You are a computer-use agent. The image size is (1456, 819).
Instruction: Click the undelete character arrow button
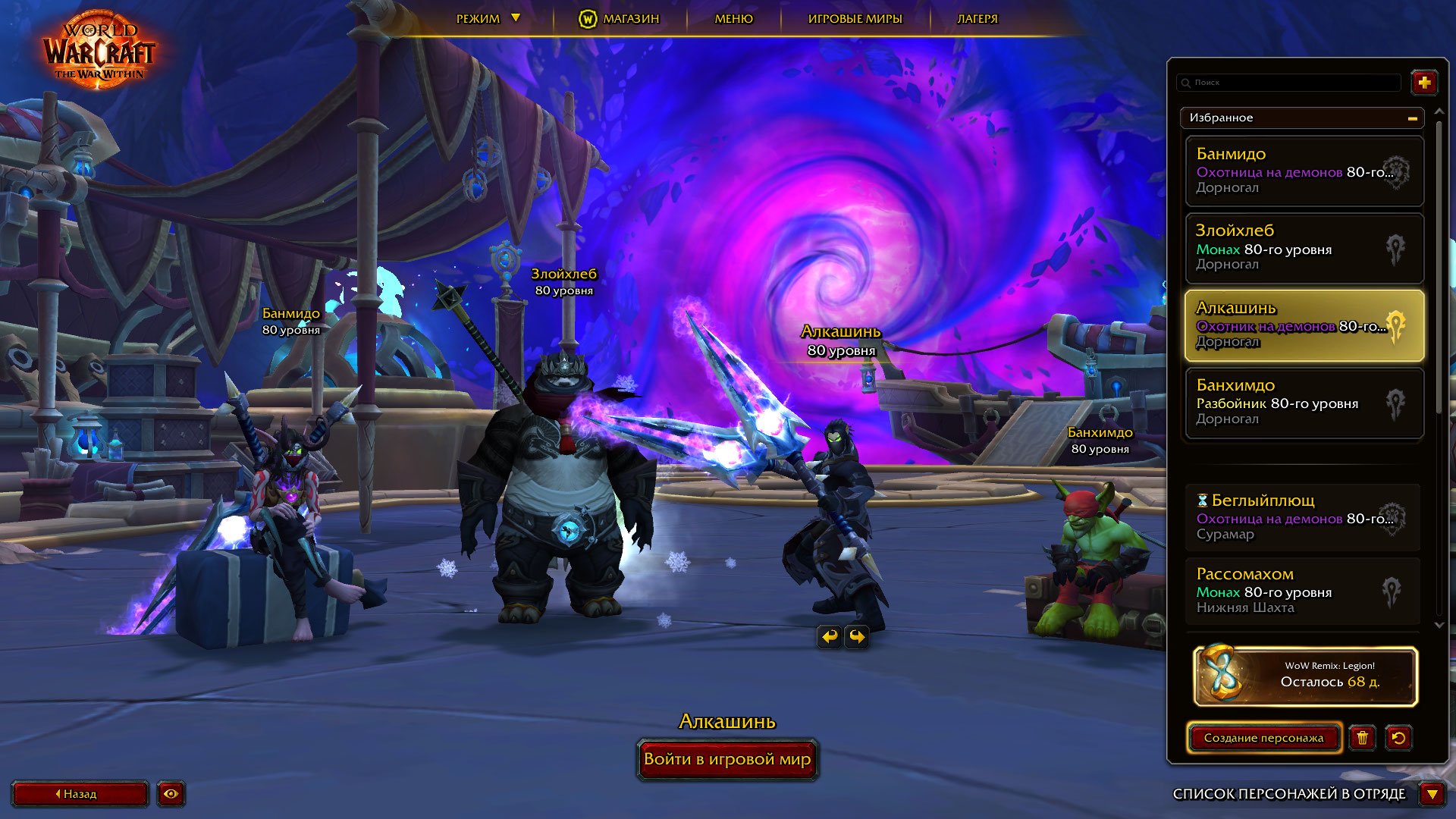[x=1398, y=738]
